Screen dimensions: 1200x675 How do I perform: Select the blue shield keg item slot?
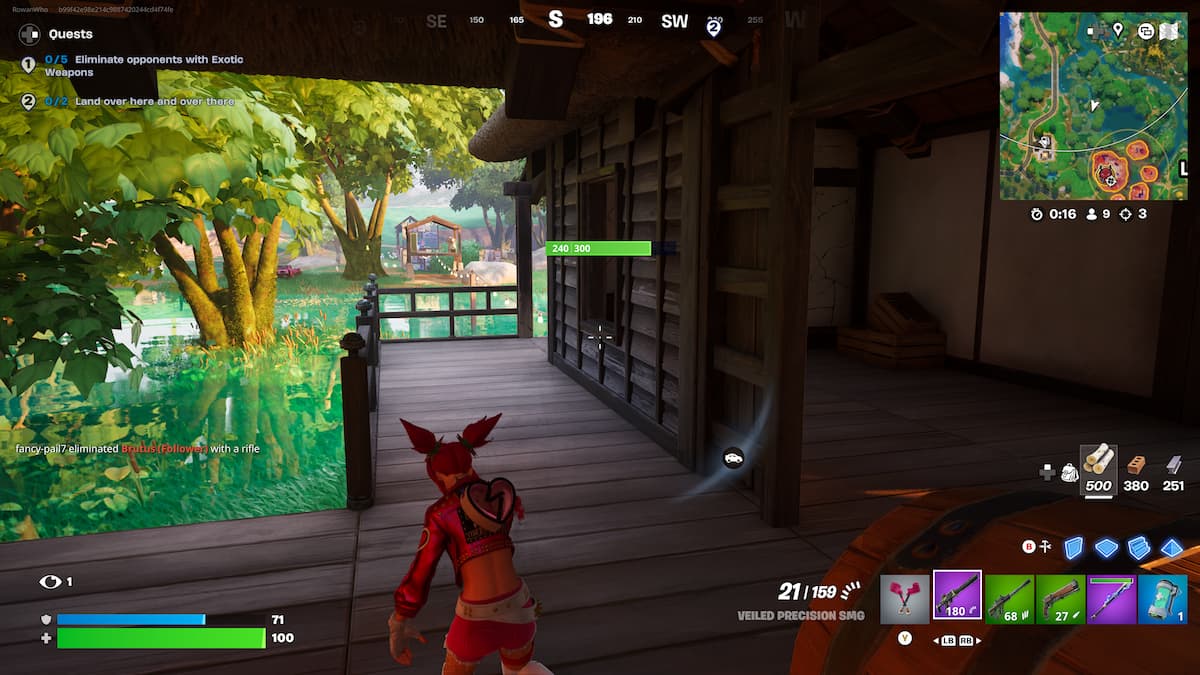click(x=1162, y=598)
